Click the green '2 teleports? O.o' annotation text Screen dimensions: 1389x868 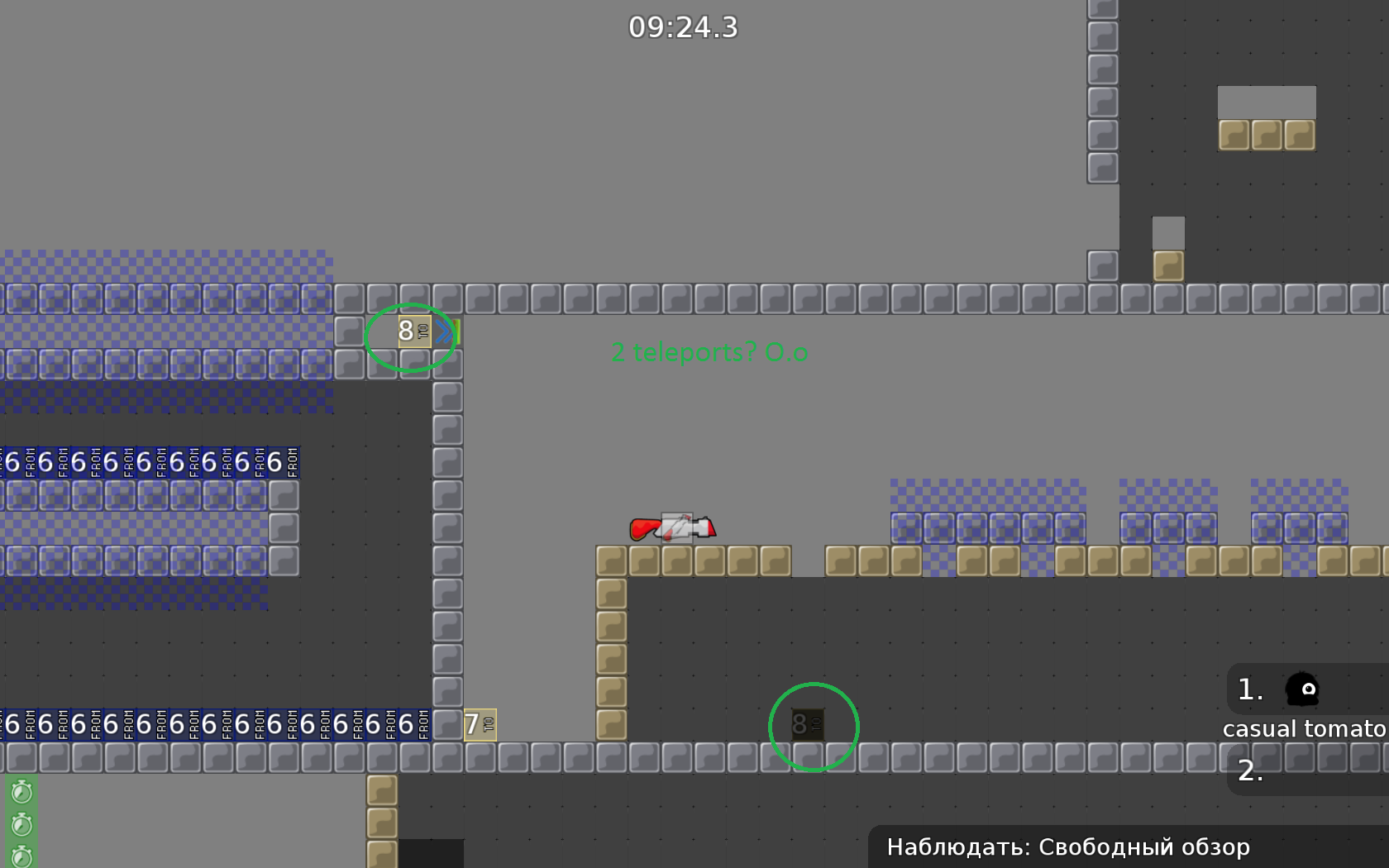(709, 352)
